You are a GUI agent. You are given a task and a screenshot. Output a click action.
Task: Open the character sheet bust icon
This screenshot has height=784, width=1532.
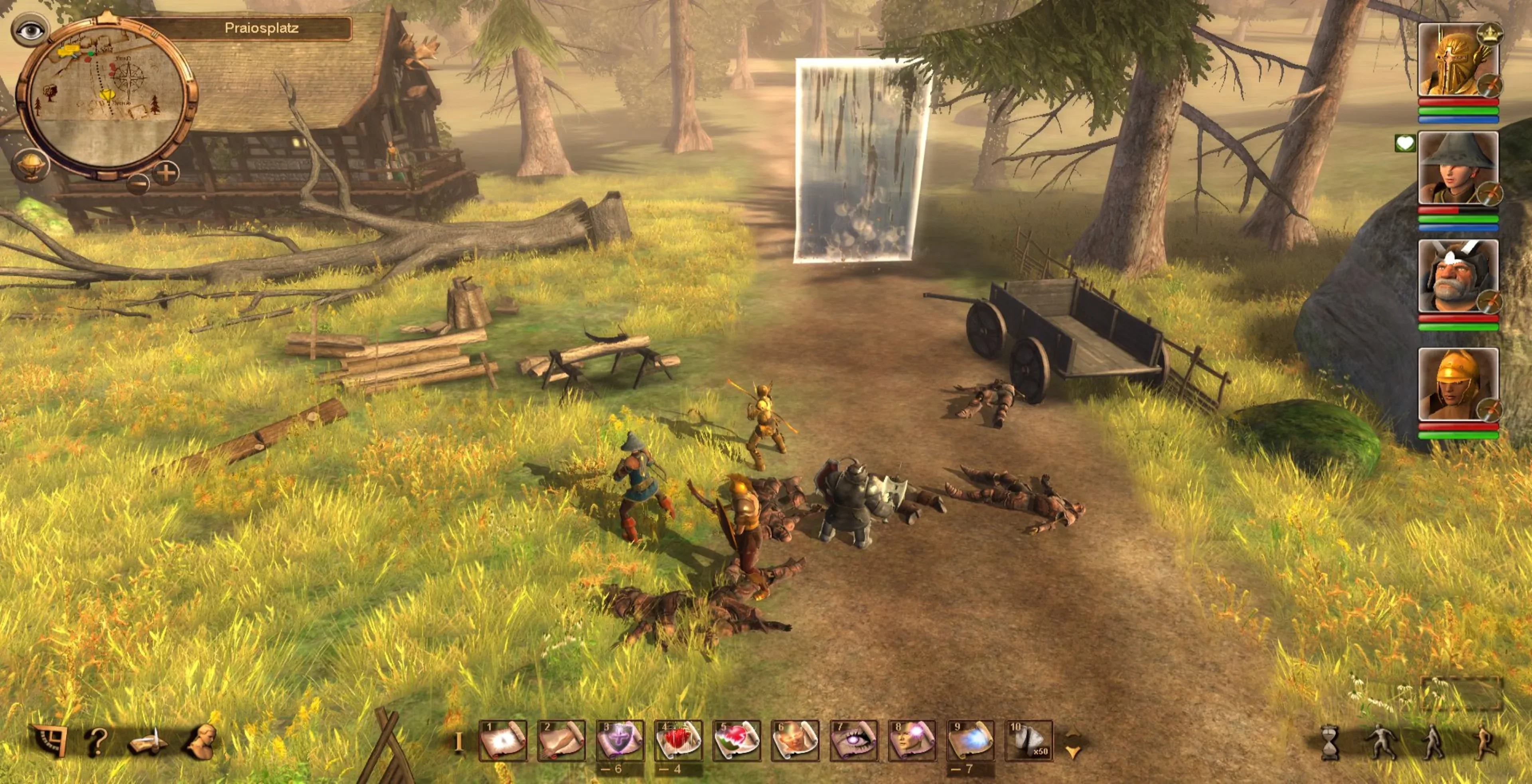201,742
